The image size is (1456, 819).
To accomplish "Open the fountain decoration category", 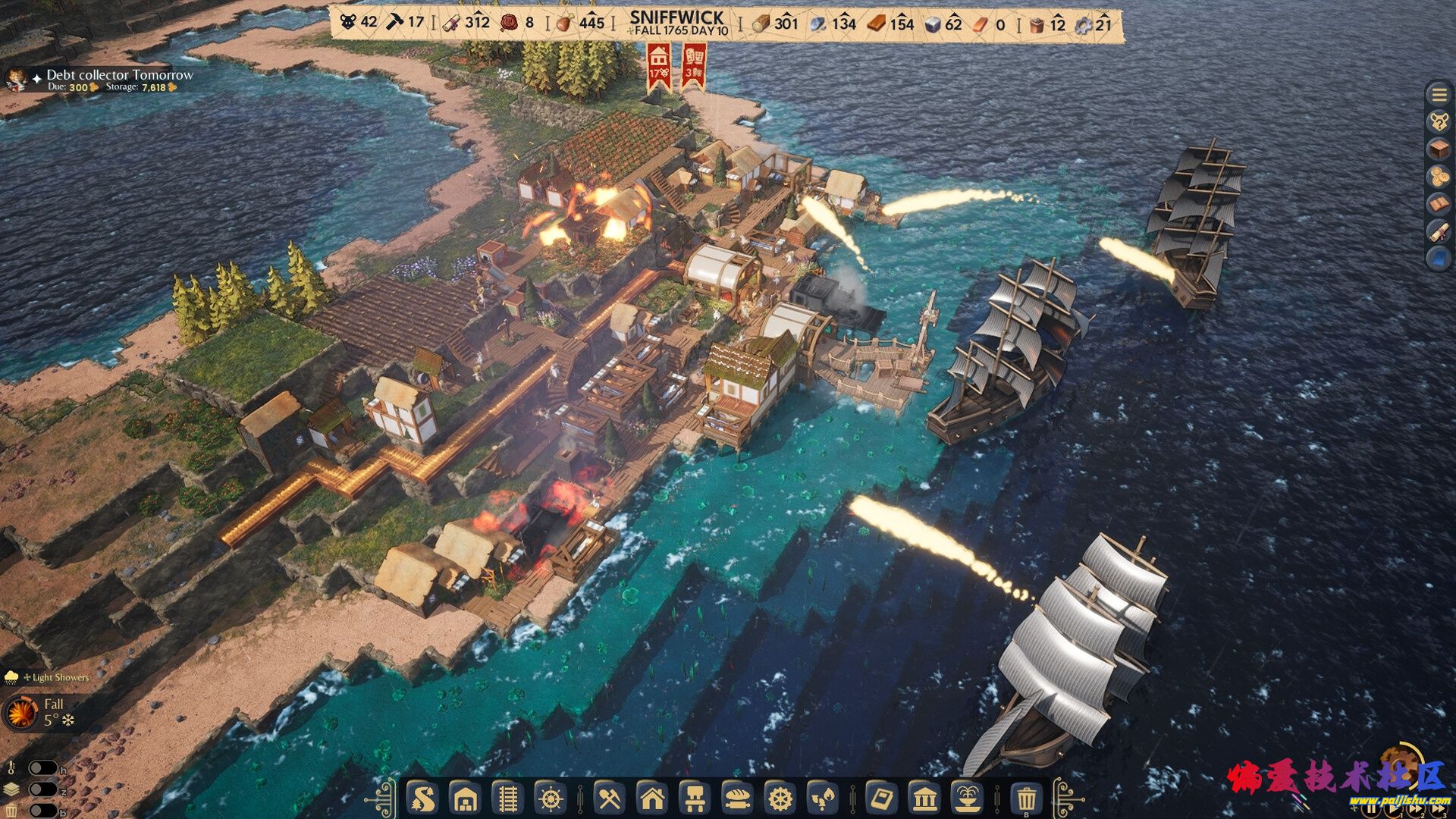I will [967, 799].
